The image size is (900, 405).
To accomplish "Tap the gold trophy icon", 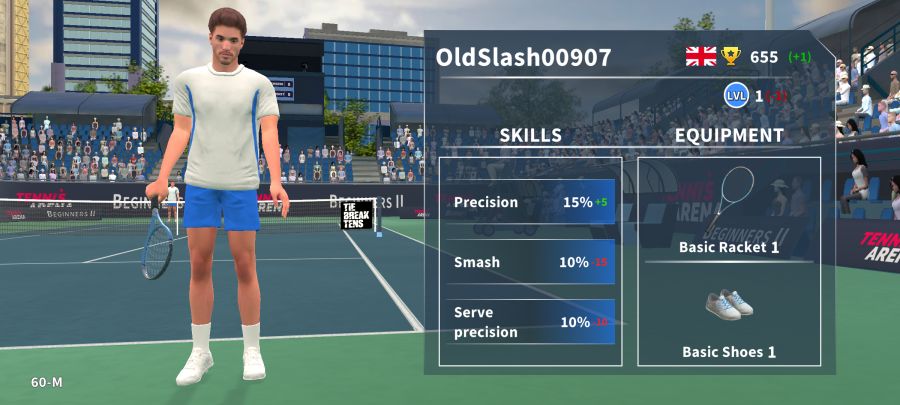I will tap(731, 56).
